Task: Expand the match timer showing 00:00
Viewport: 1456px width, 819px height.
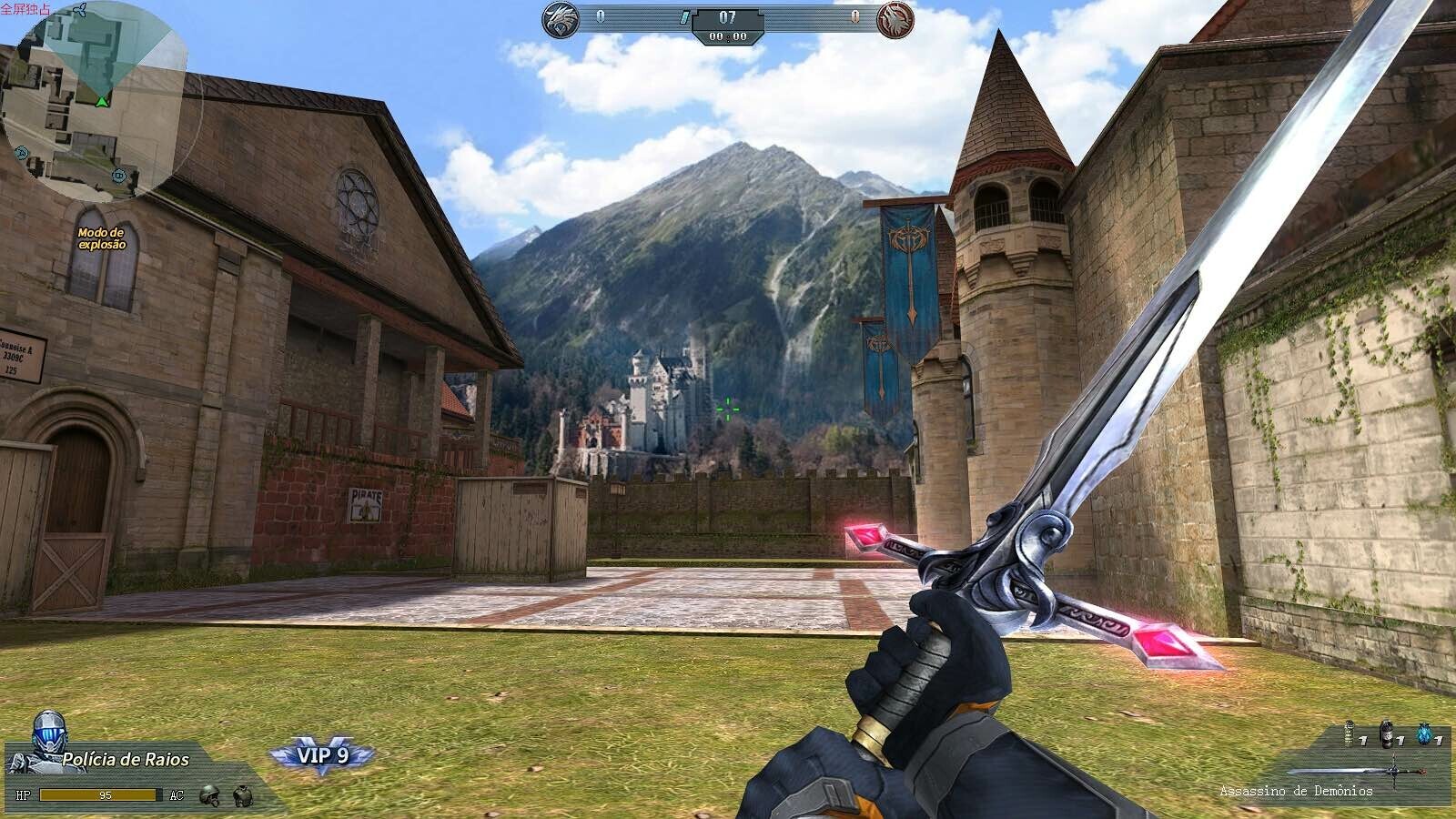Action: [728, 36]
